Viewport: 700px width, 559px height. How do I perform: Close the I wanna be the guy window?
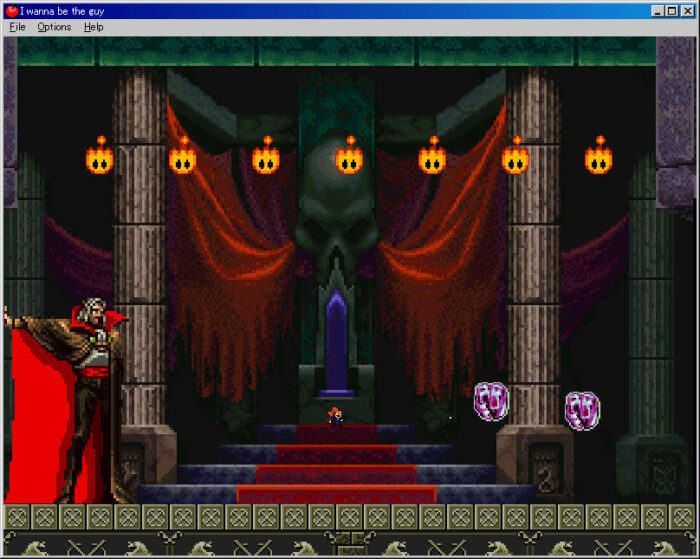[687, 11]
